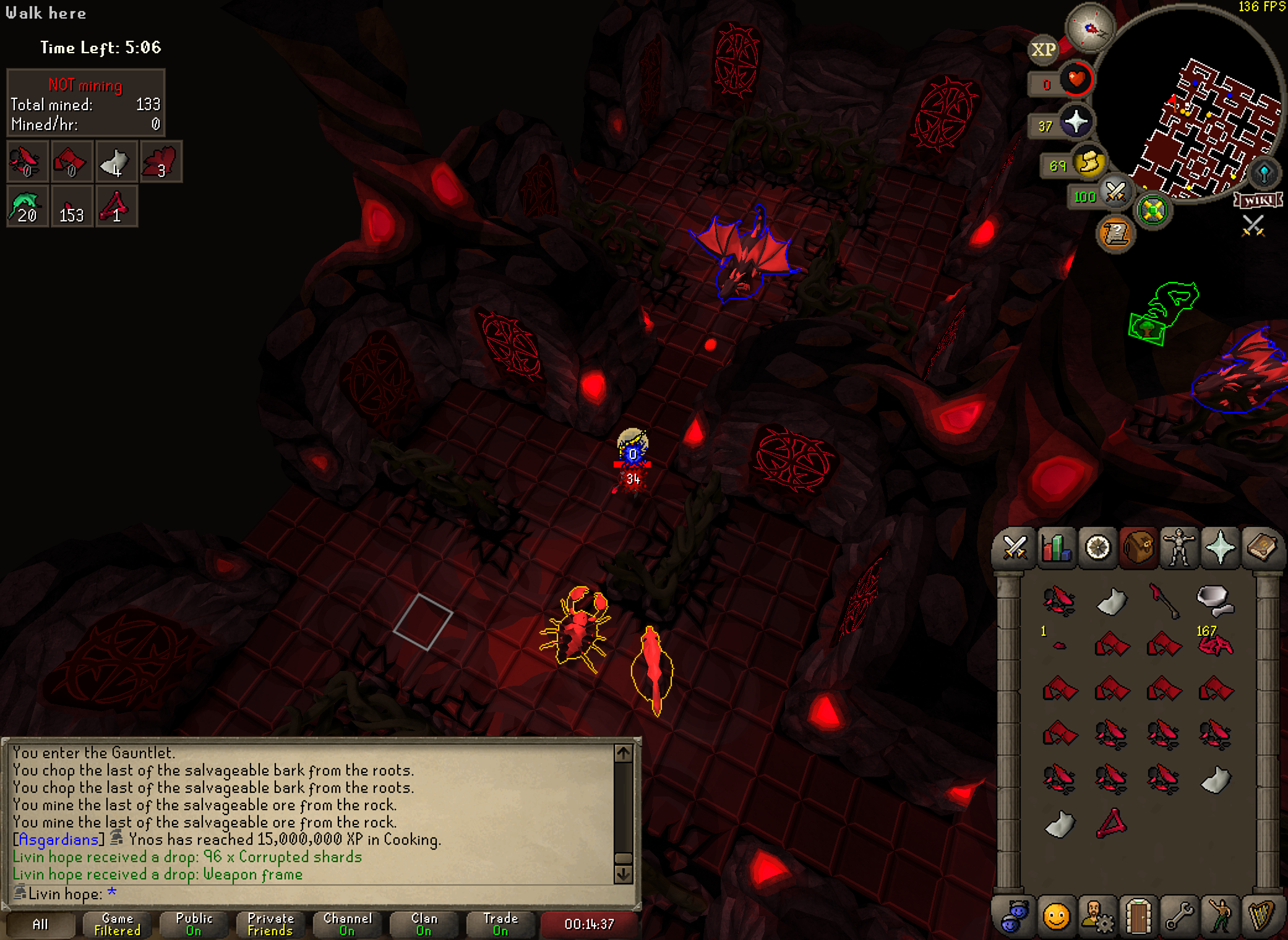
Task: Select the Weapon frame in inventory
Action: coord(1112,824)
